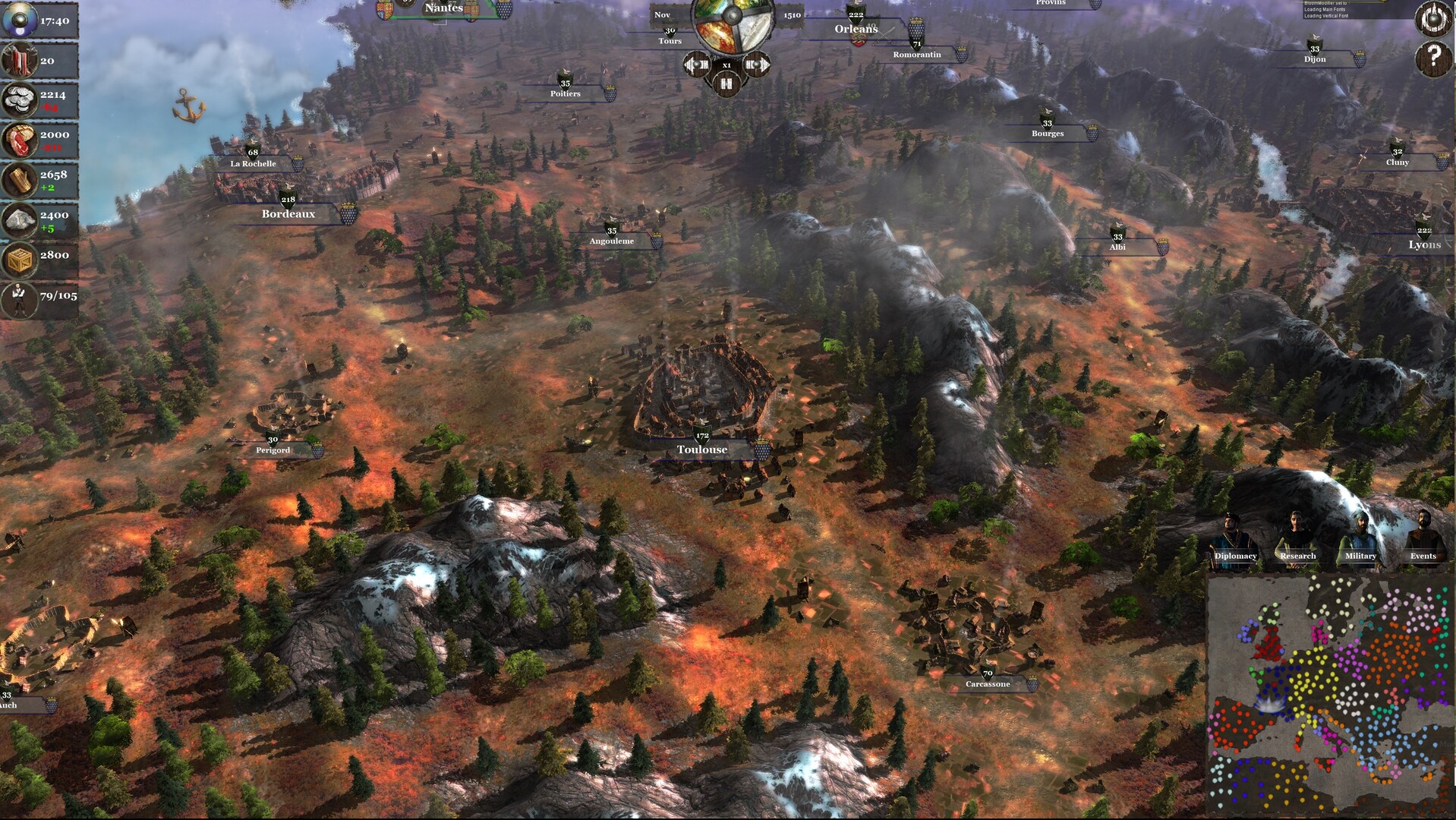The width and height of the screenshot is (1456, 820).
Task: Open the Diplomacy panel
Action: 1237,556
